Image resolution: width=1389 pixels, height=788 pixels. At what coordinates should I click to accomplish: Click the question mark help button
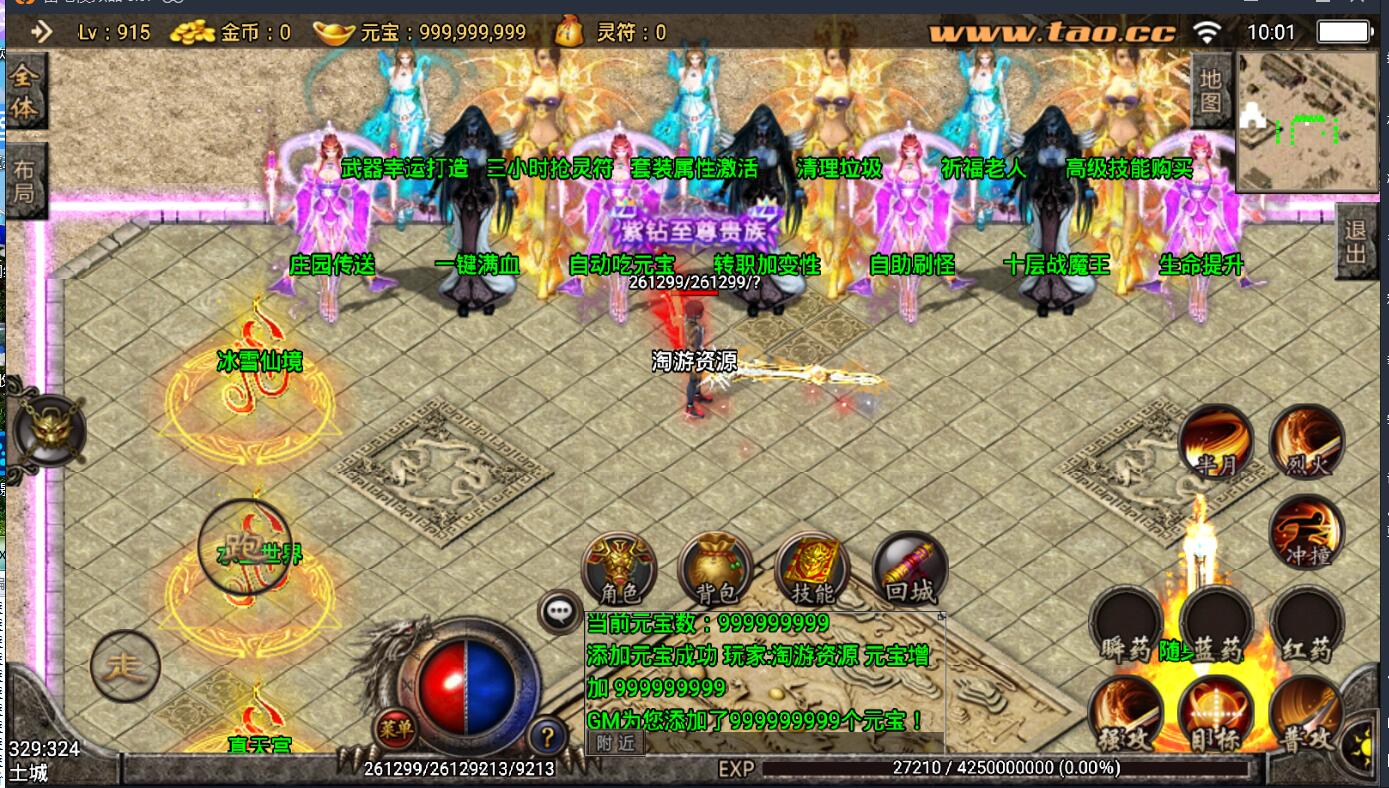[547, 738]
